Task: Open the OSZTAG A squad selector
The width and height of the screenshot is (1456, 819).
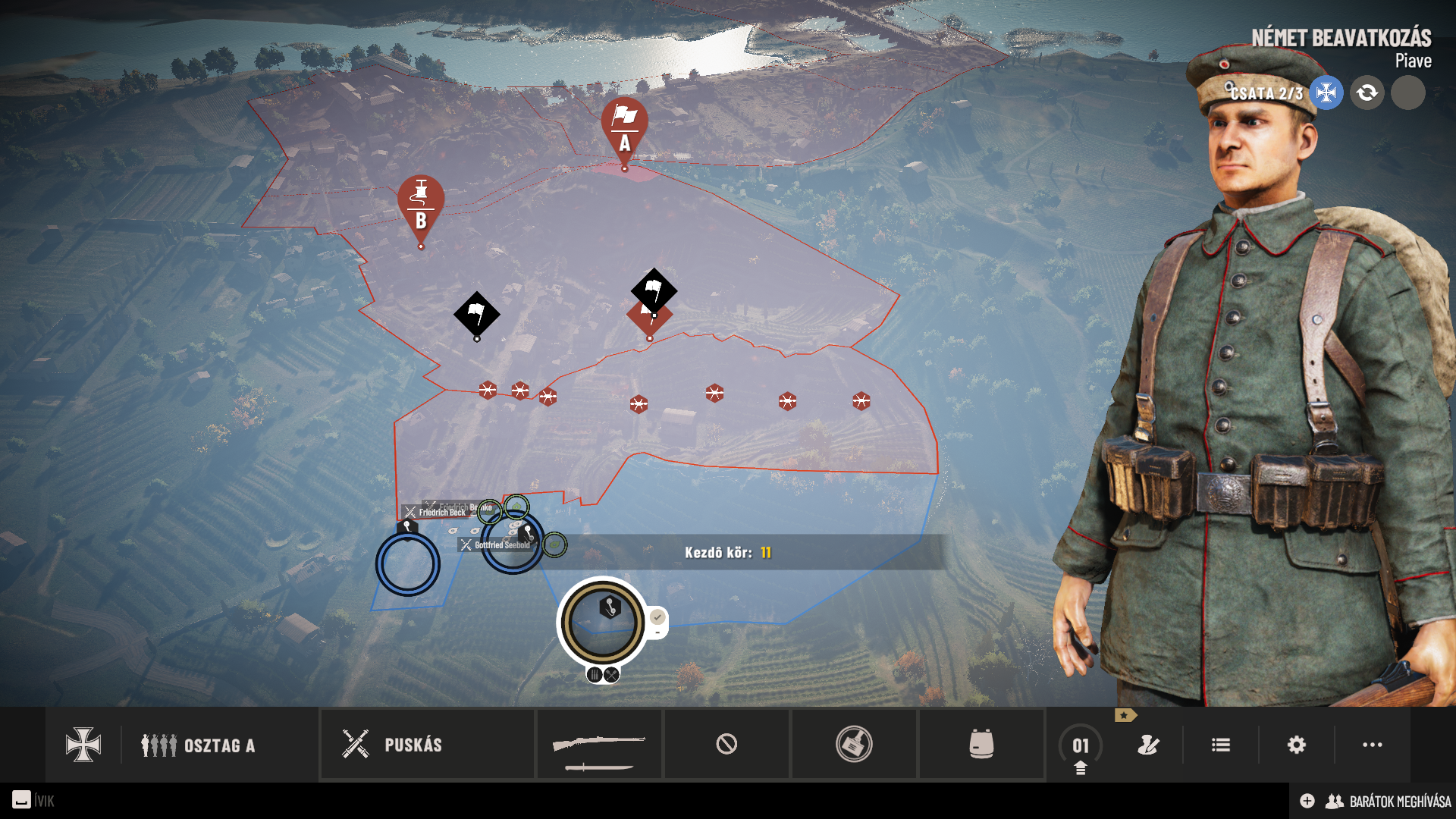Action: [x=199, y=745]
